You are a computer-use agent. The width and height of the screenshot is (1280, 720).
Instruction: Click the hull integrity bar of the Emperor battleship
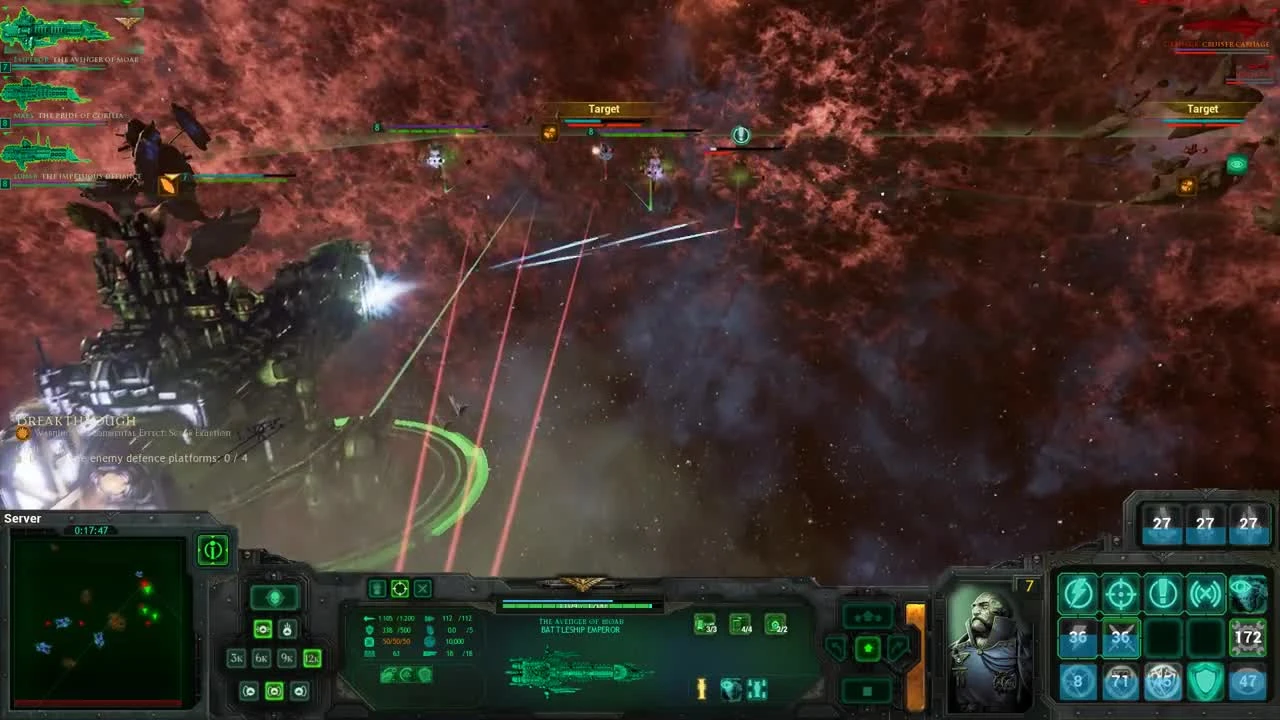pos(580,606)
